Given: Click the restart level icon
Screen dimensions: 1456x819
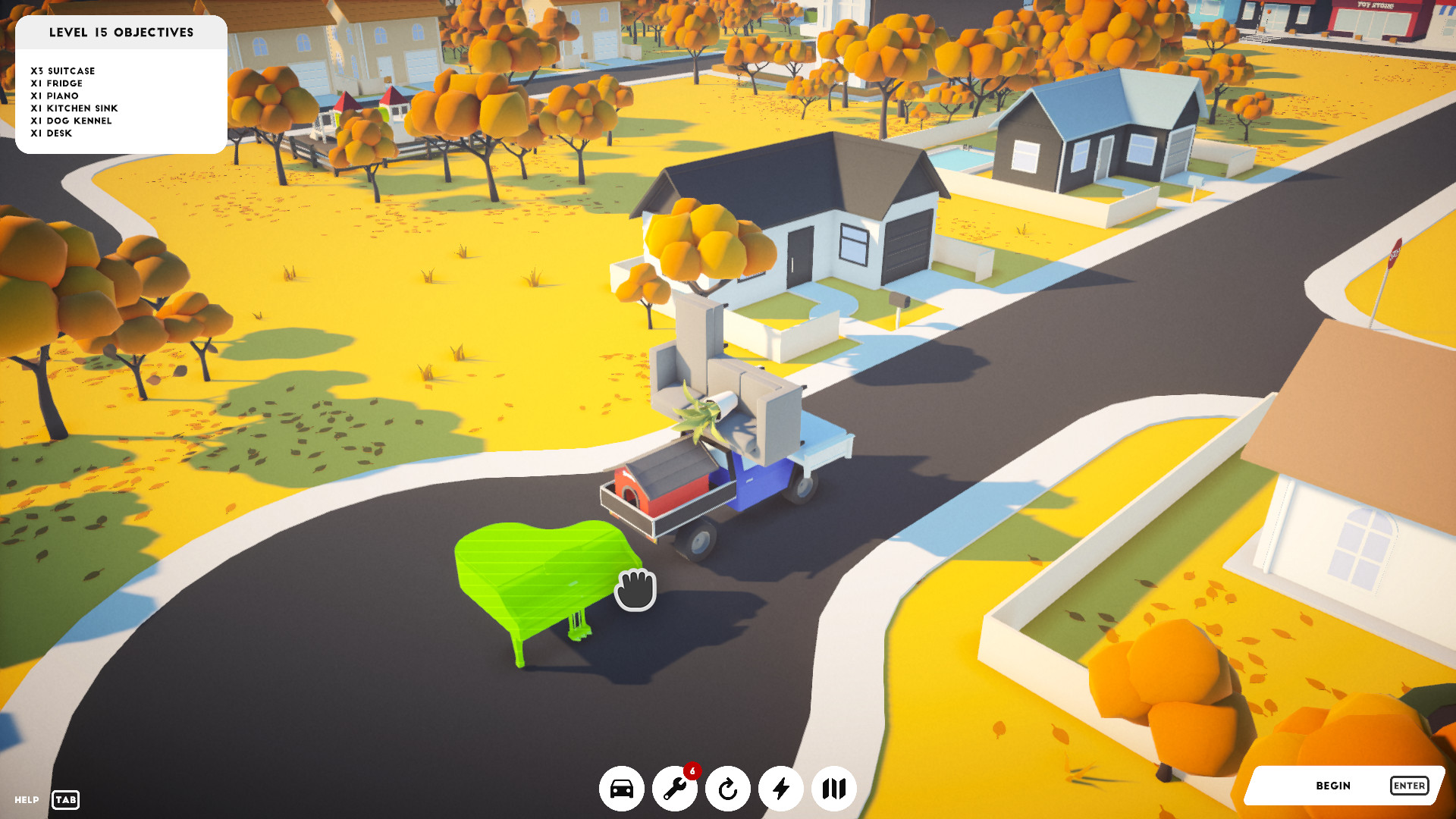Looking at the screenshot, I should 729,789.
